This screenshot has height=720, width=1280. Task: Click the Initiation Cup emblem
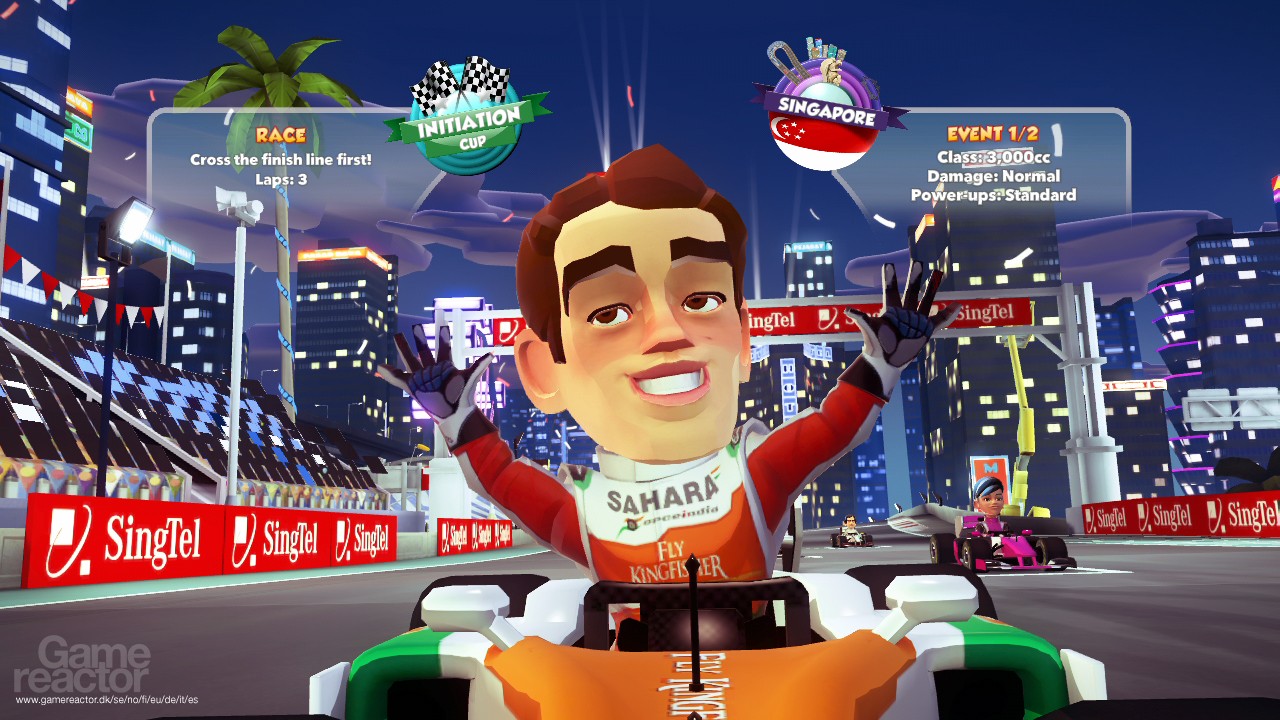point(467,118)
